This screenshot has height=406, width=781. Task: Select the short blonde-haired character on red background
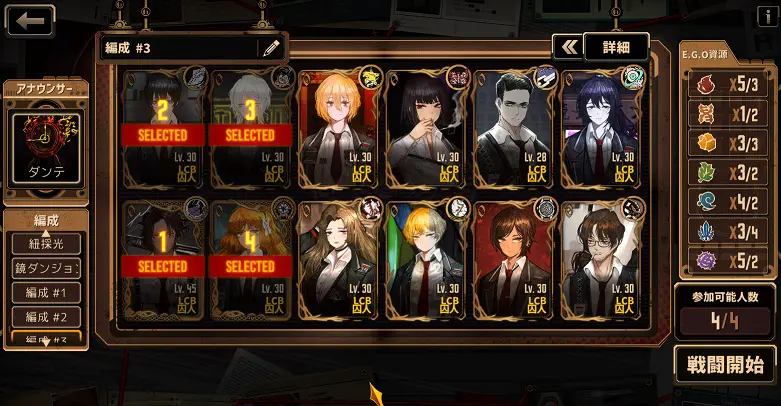[338, 127]
